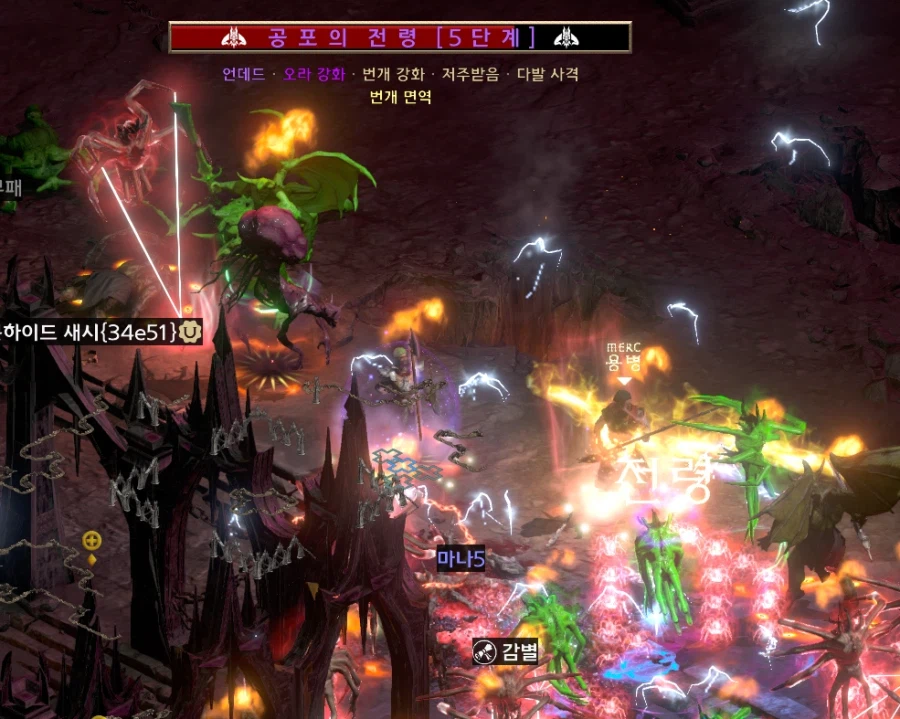Pick up the 감별 scroll label
The image size is (900, 719).
506,652
